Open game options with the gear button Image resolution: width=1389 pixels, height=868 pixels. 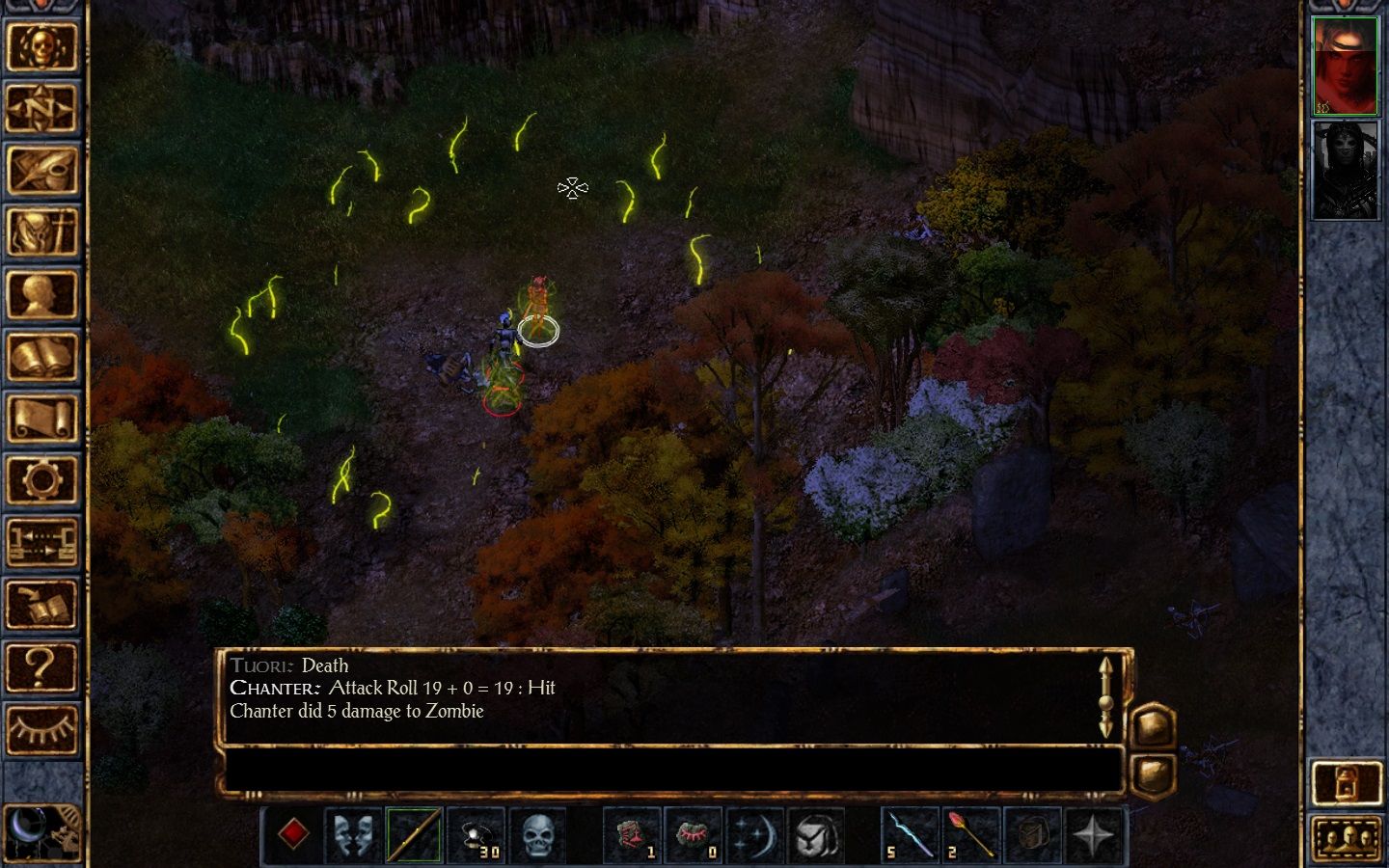tap(41, 480)
